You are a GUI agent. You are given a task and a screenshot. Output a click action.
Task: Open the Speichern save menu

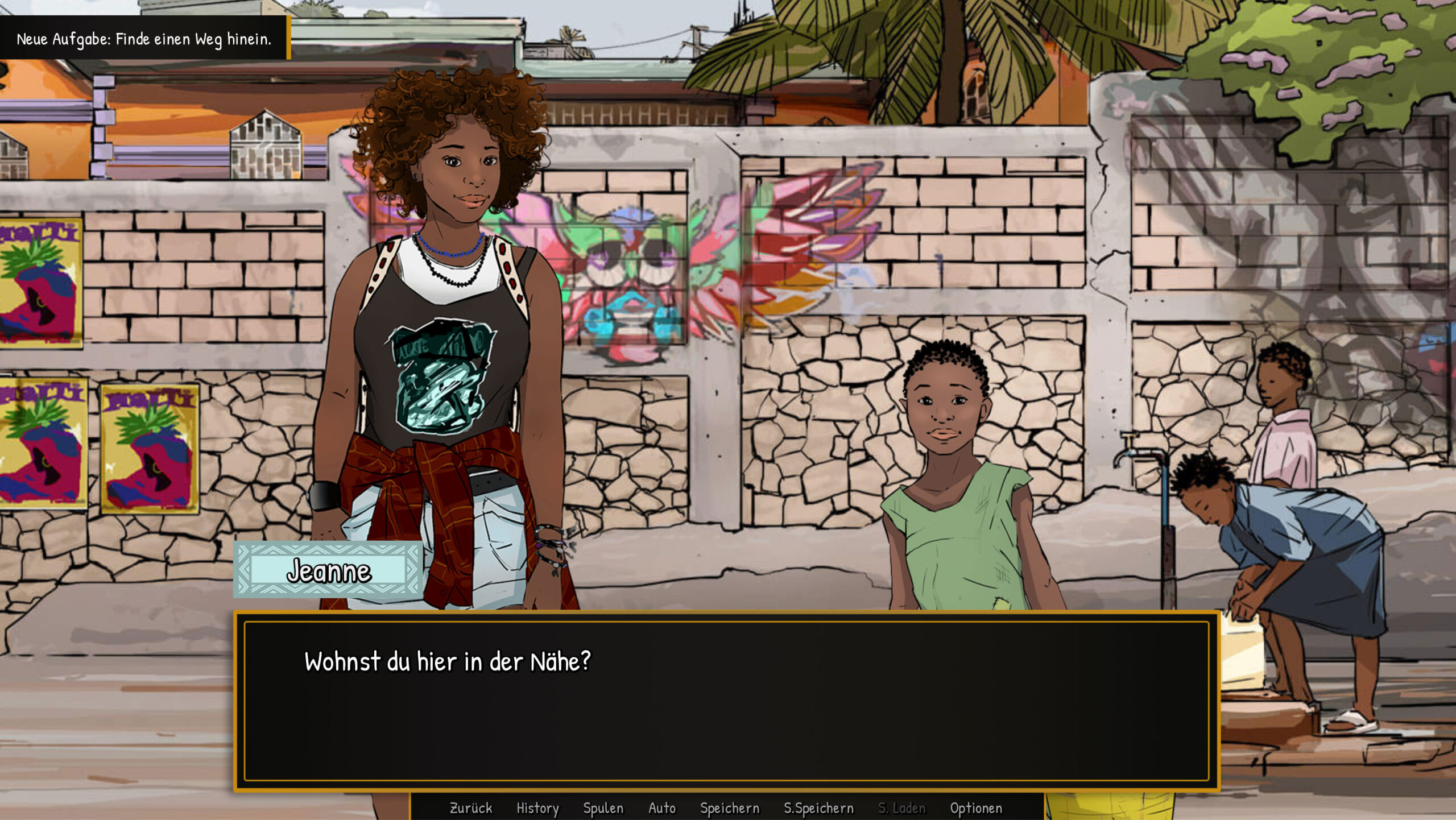tap(730, 808)
